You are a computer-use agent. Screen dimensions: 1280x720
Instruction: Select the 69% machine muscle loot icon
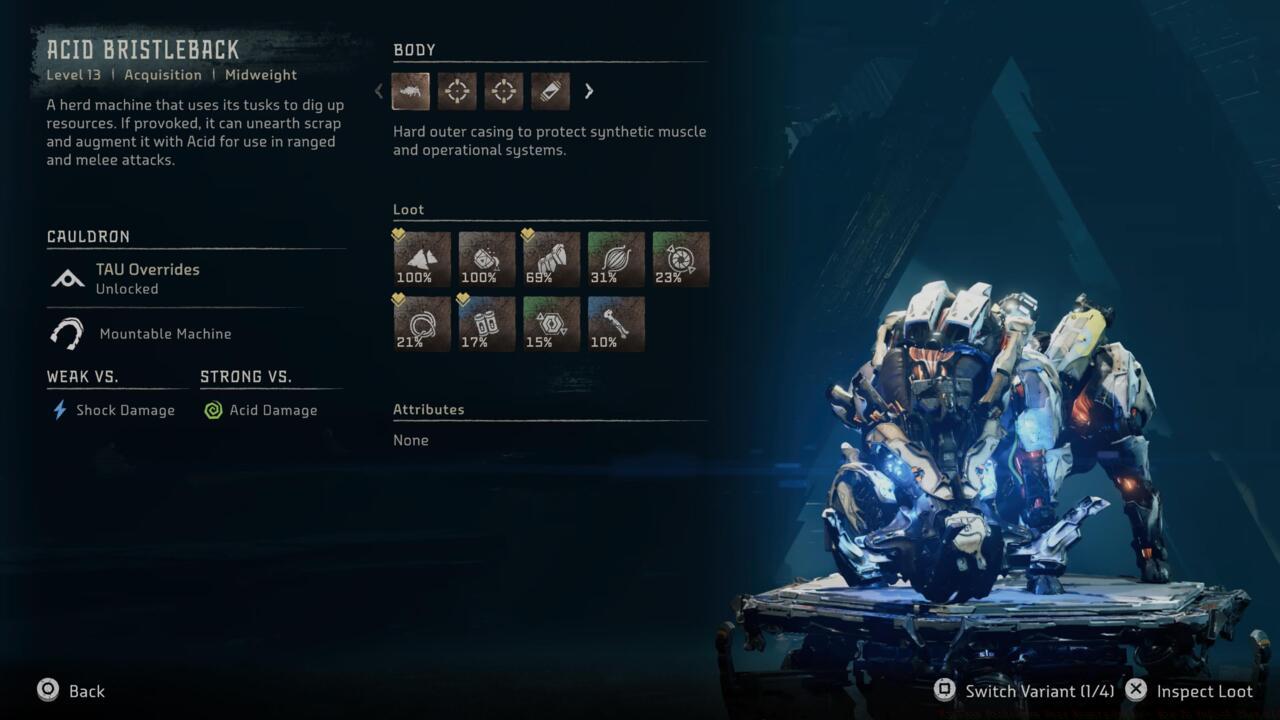tap(550, 258)
